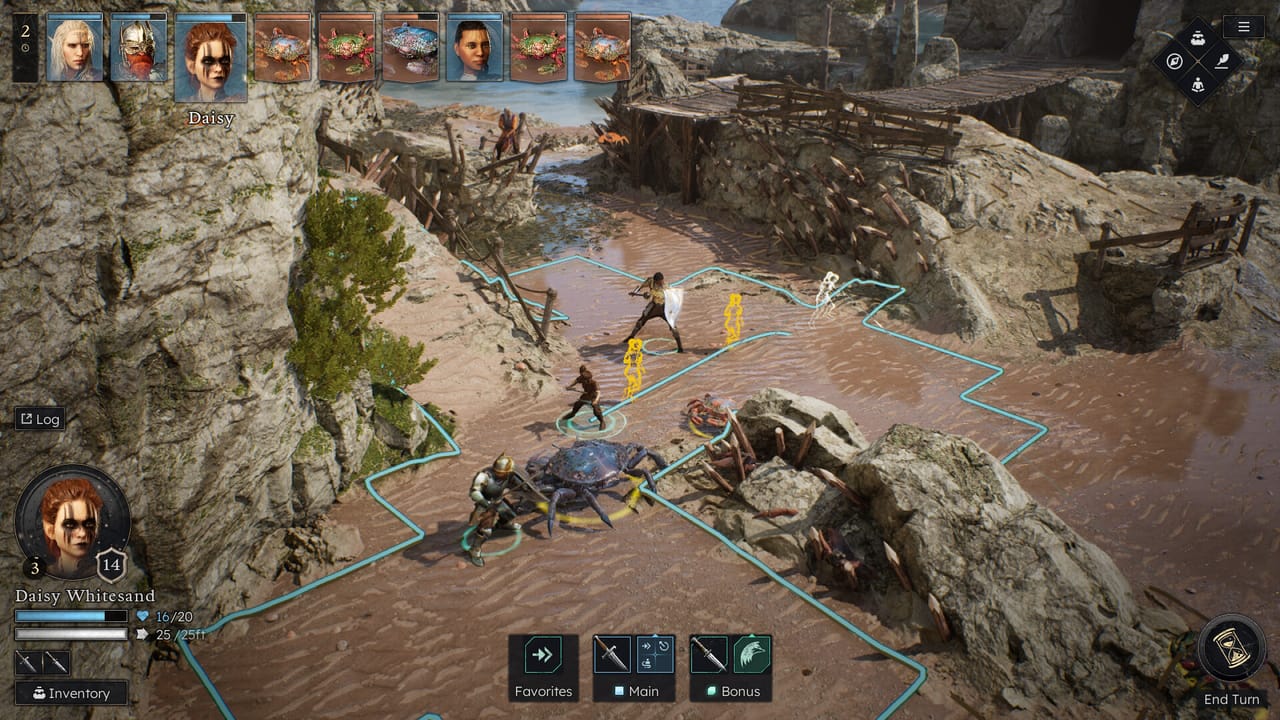Open the combat Log panel
This screenshot has width=1280, height=720.
point(40,419)
